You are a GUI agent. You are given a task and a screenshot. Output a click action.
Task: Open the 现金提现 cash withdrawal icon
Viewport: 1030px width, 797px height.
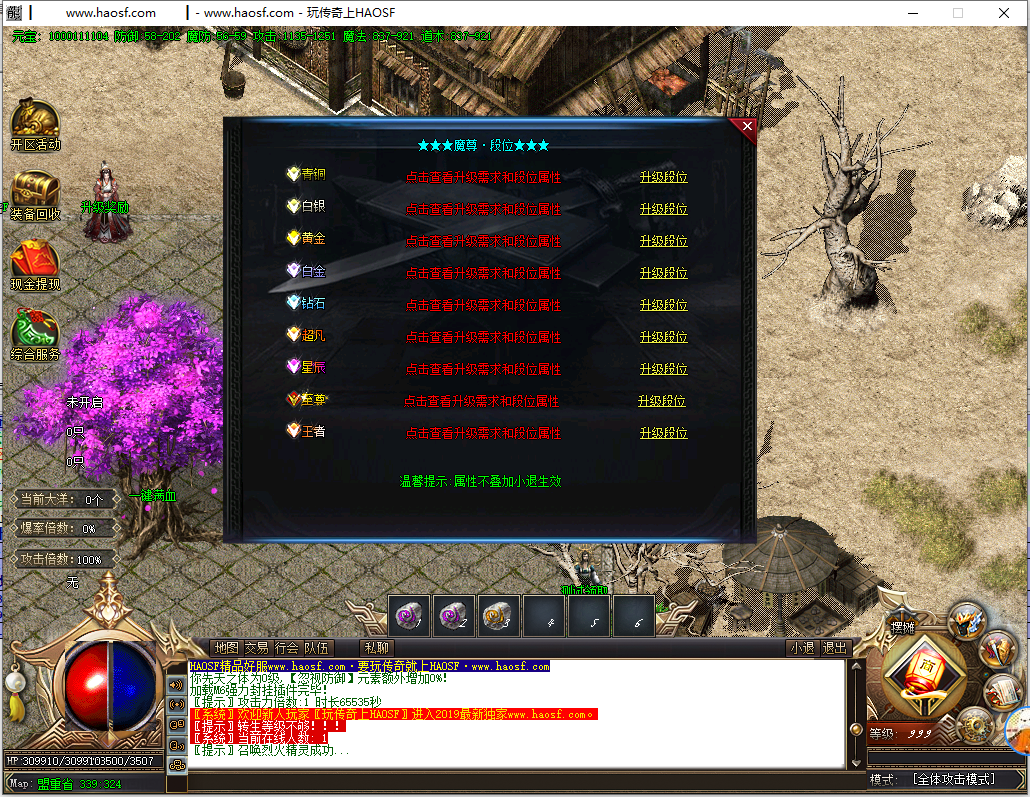(x=35, y=264)
